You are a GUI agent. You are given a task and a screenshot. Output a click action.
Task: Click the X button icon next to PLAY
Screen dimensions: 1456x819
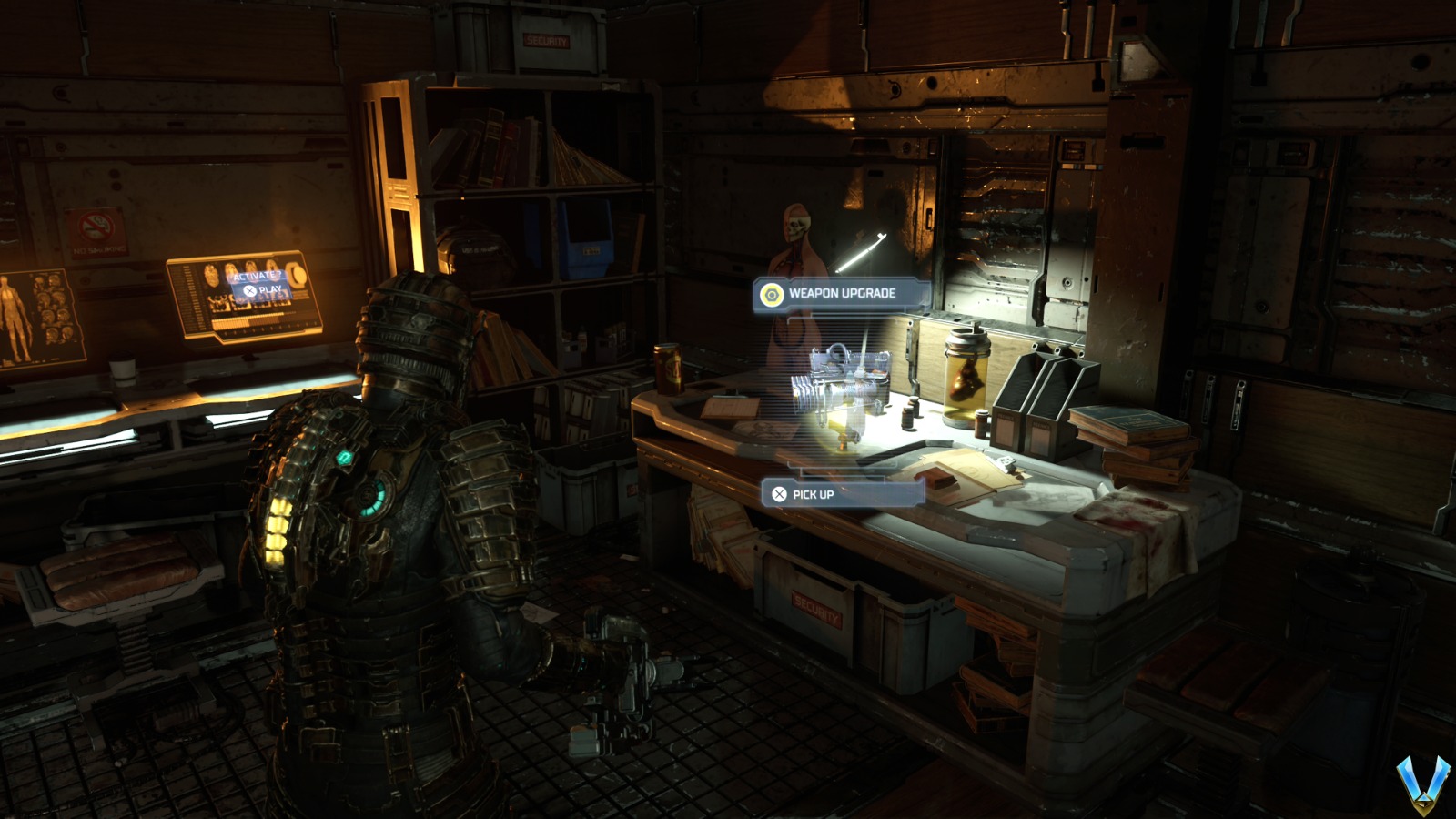click(x=249, y=291)
